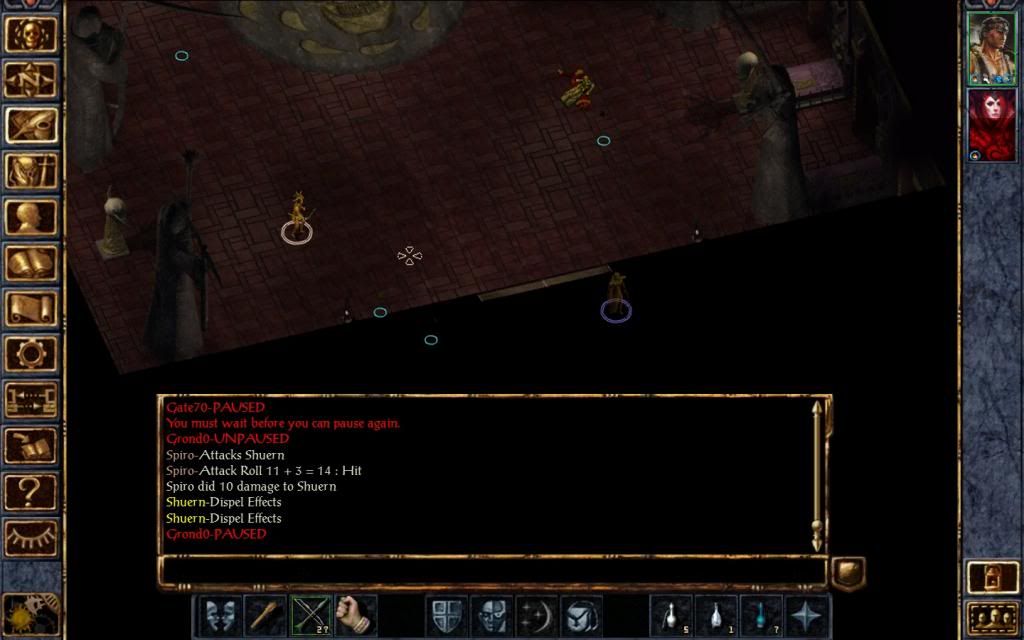Equip the bow and arrows slot
1024x640 pixels.
310,615
